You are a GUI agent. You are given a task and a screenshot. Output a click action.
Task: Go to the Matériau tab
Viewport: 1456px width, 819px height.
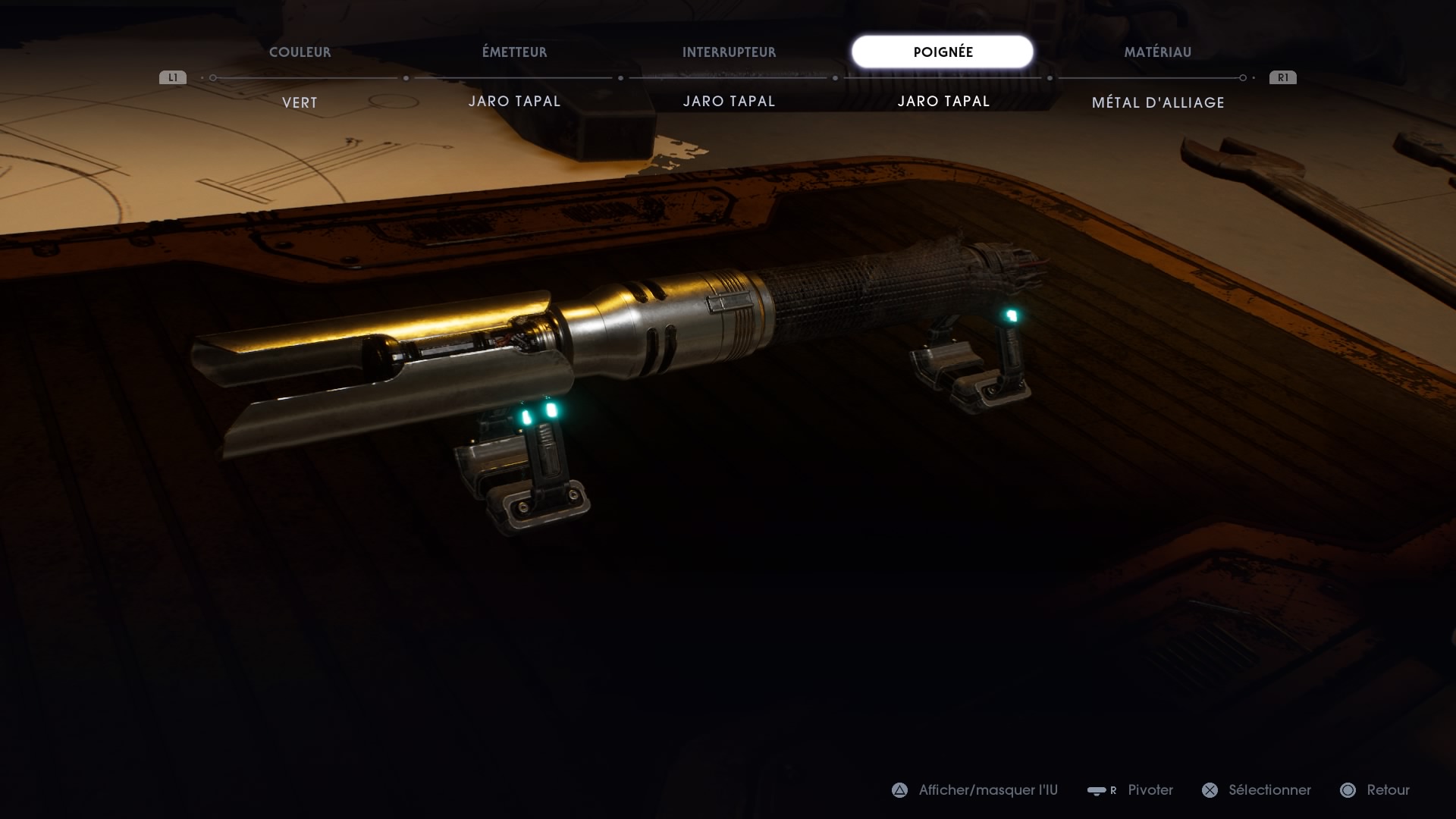tap(1157, 52)
